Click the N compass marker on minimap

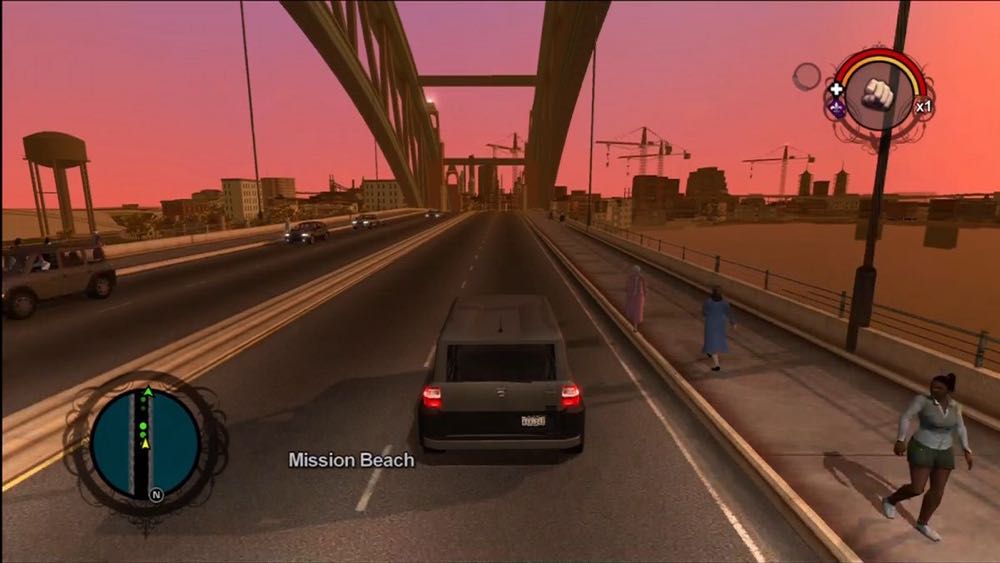[x=155, y=494]
